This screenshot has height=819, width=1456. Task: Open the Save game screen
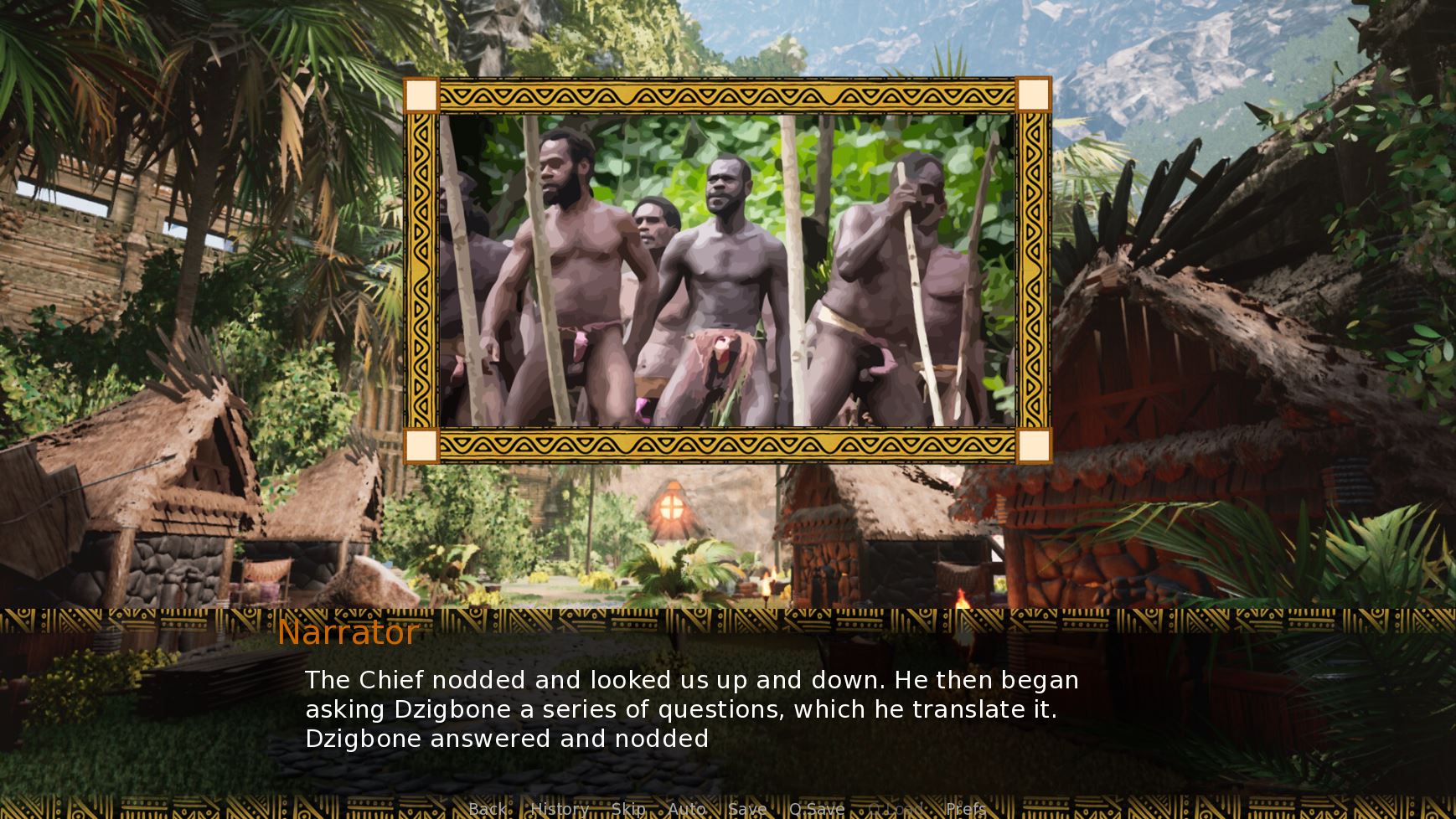pos(747,809)
